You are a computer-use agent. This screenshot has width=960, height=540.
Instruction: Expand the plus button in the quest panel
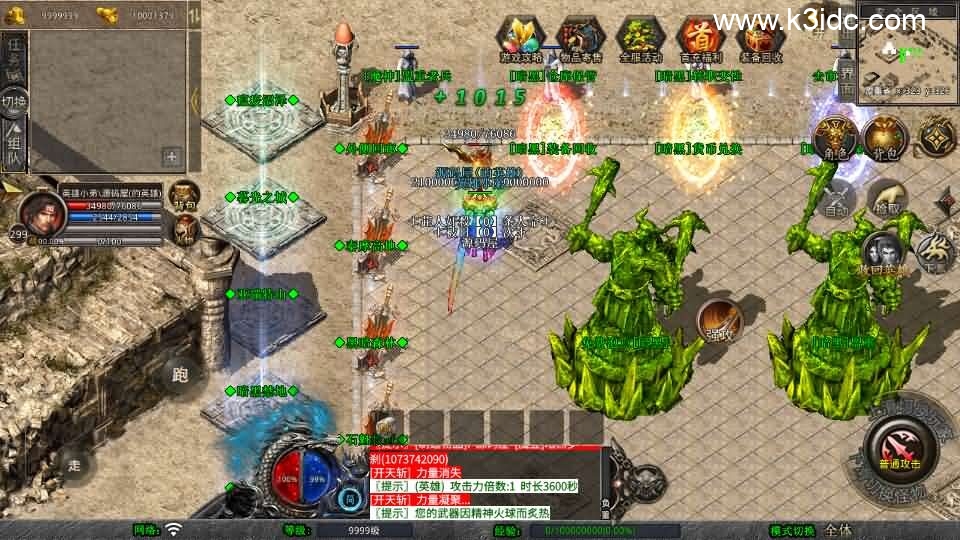[171, 156]
